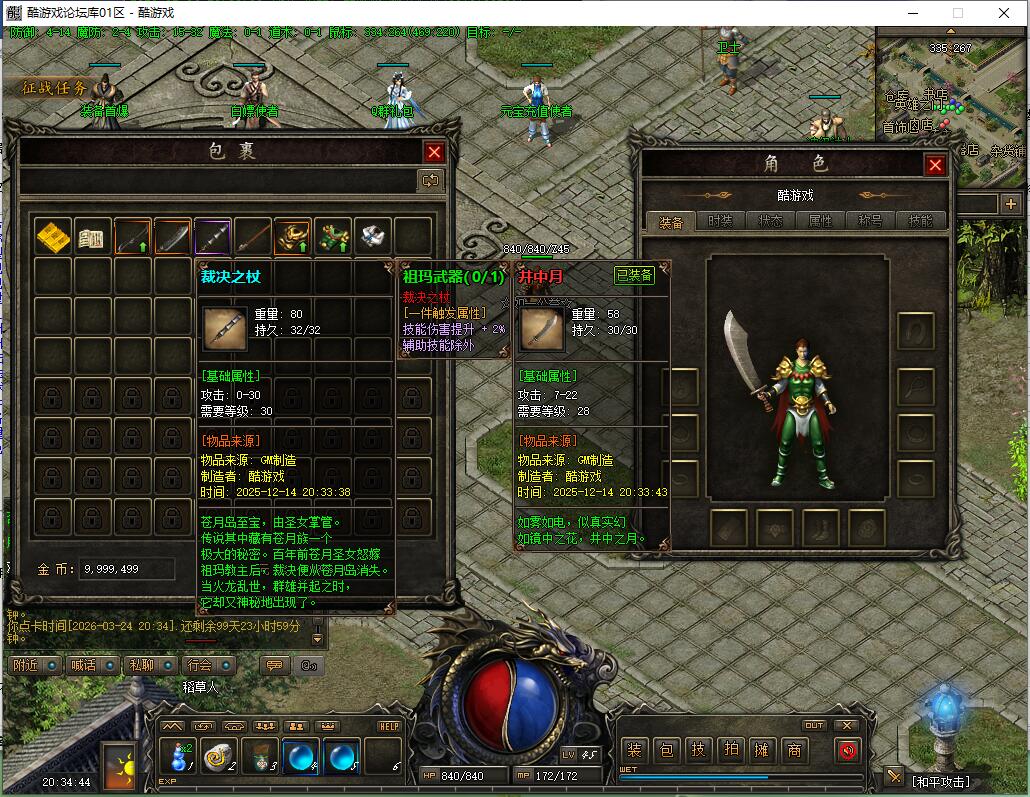Screen dimensions: 1030x797
Task: Select the green armor item in bag
Action: 333,237
